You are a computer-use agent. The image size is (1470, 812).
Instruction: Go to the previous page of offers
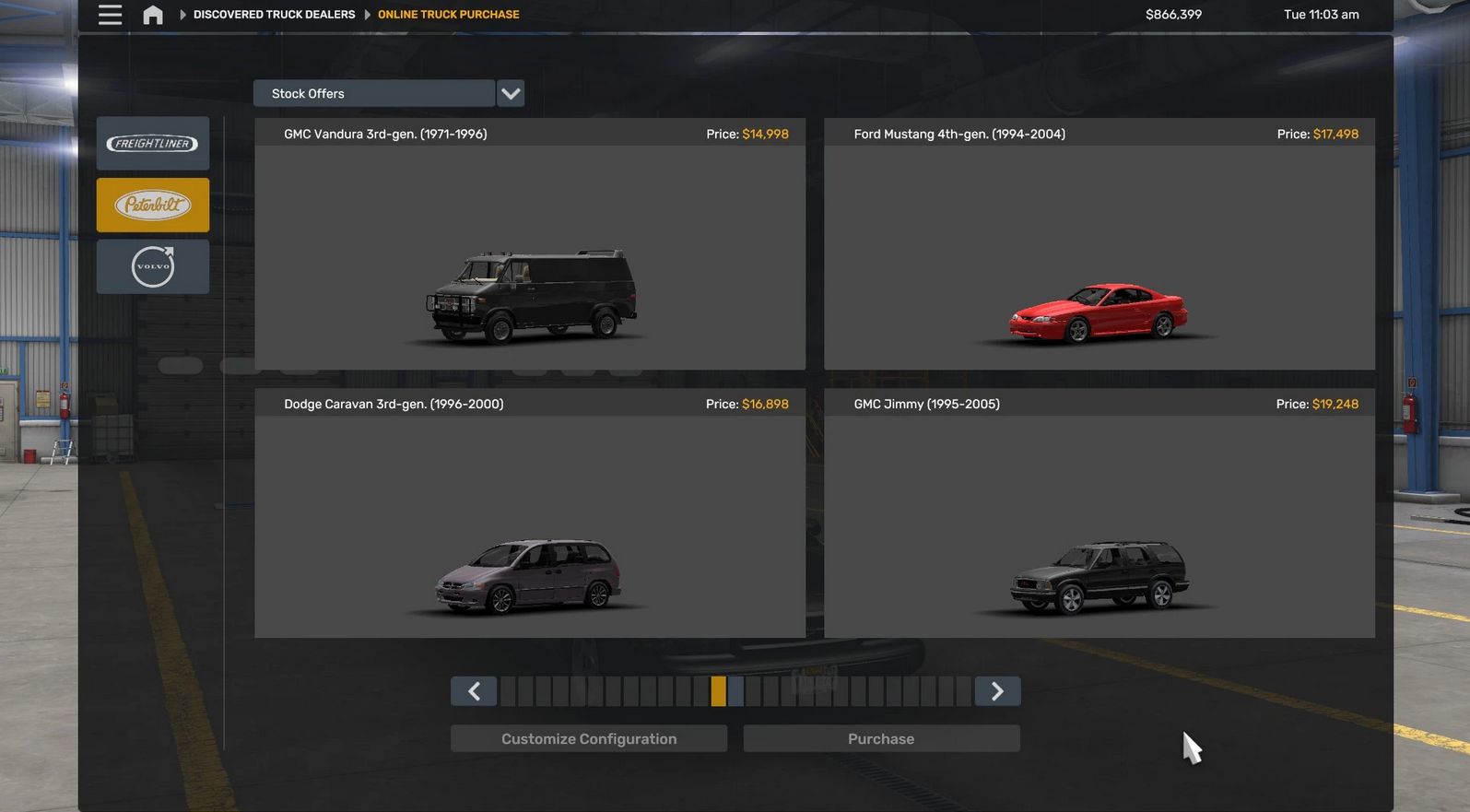[x=473, y=690]
